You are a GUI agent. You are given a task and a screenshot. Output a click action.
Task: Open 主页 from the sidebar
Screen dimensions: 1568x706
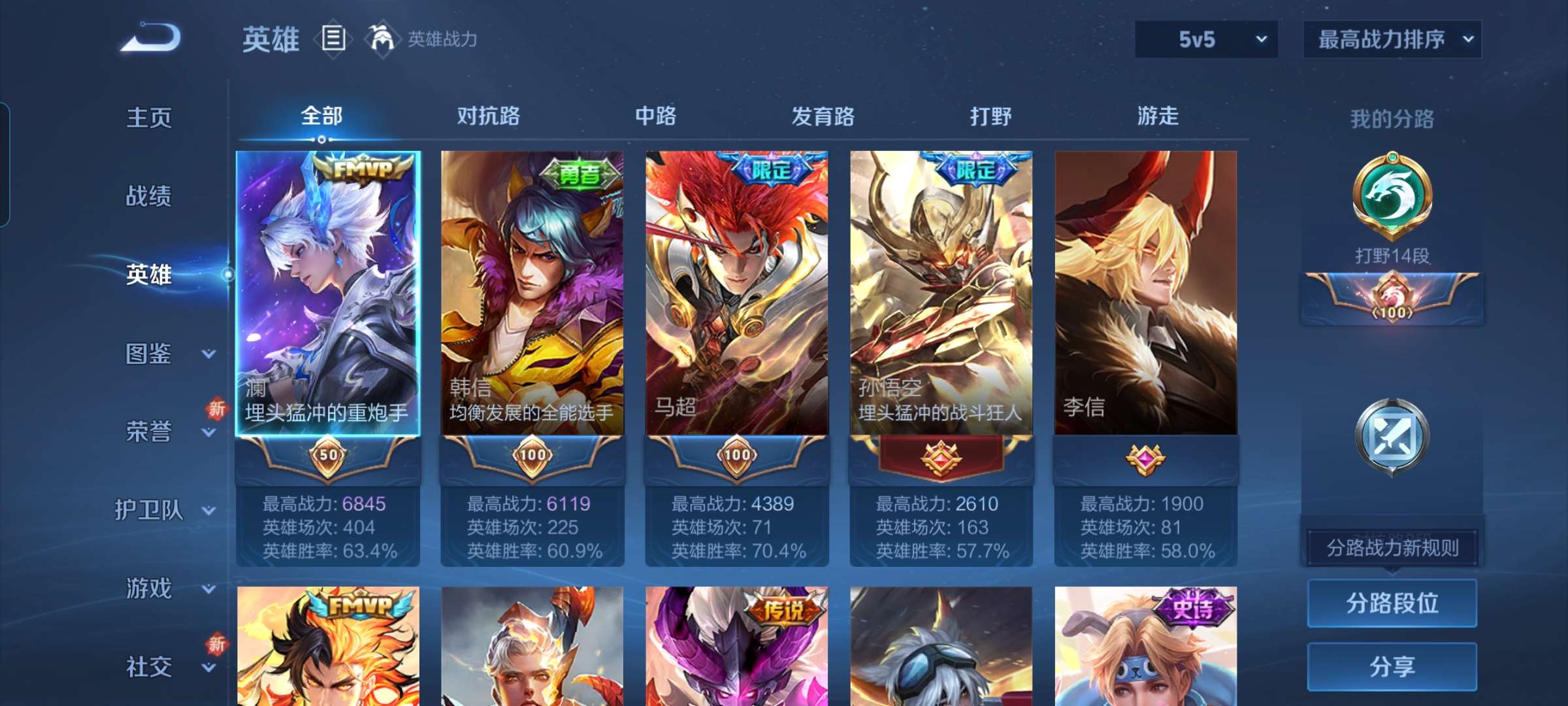pyautogui.click(x=148, y=118)
